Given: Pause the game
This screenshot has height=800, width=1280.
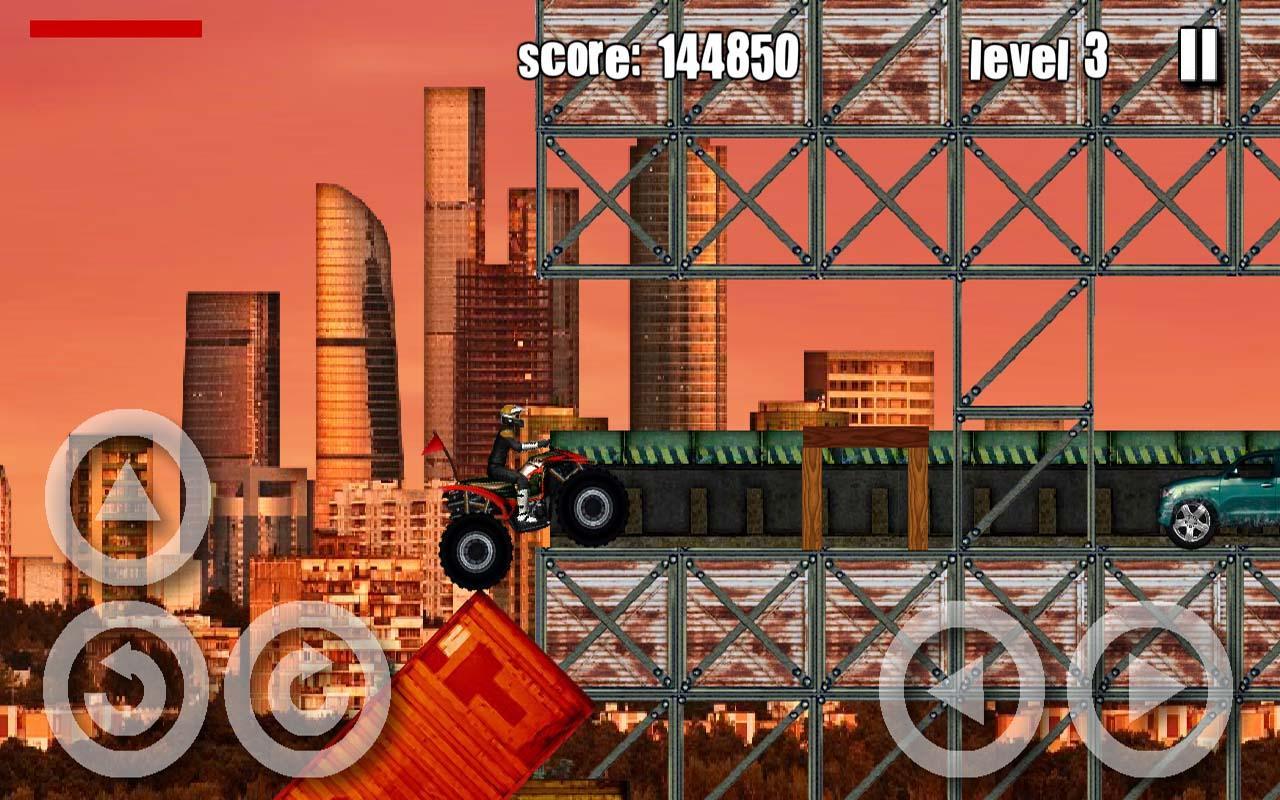Looking at the screenshot, I should pos(1197,56).
